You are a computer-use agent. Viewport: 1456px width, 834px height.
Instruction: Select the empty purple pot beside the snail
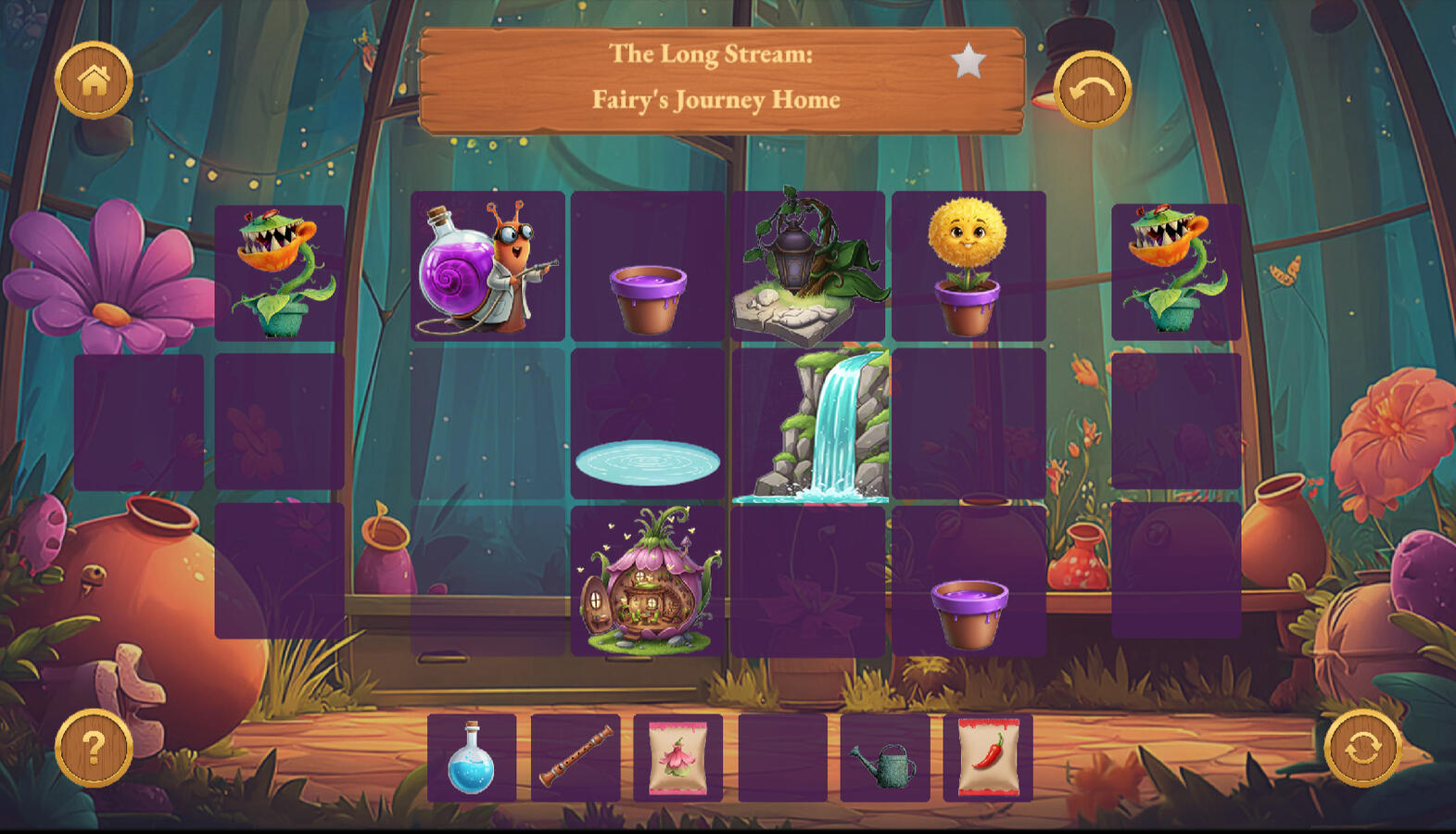tap(648, 297)
